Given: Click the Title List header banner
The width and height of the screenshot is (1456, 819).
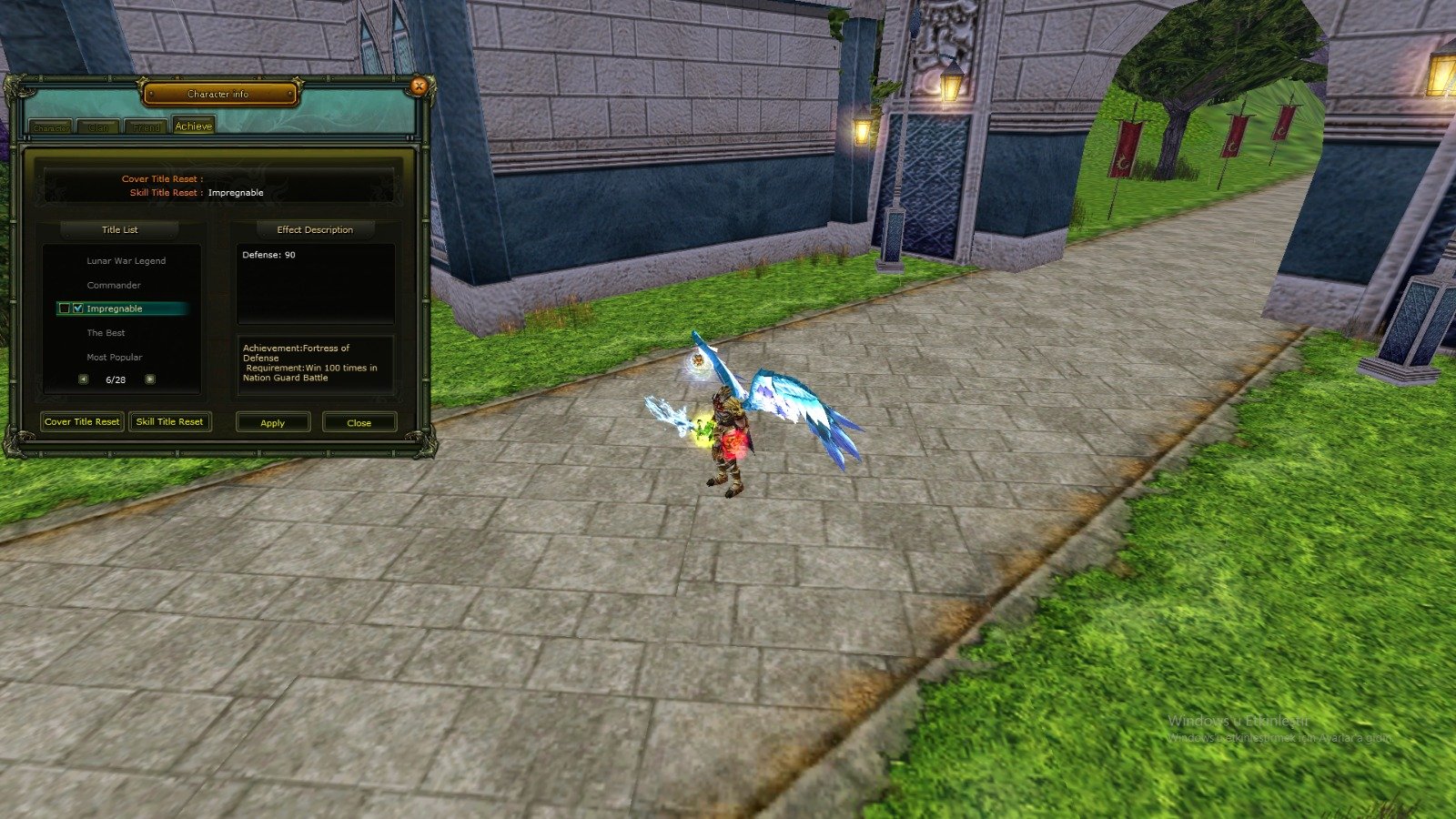Looking at the screenshot, I should click(x=121, y=229).
